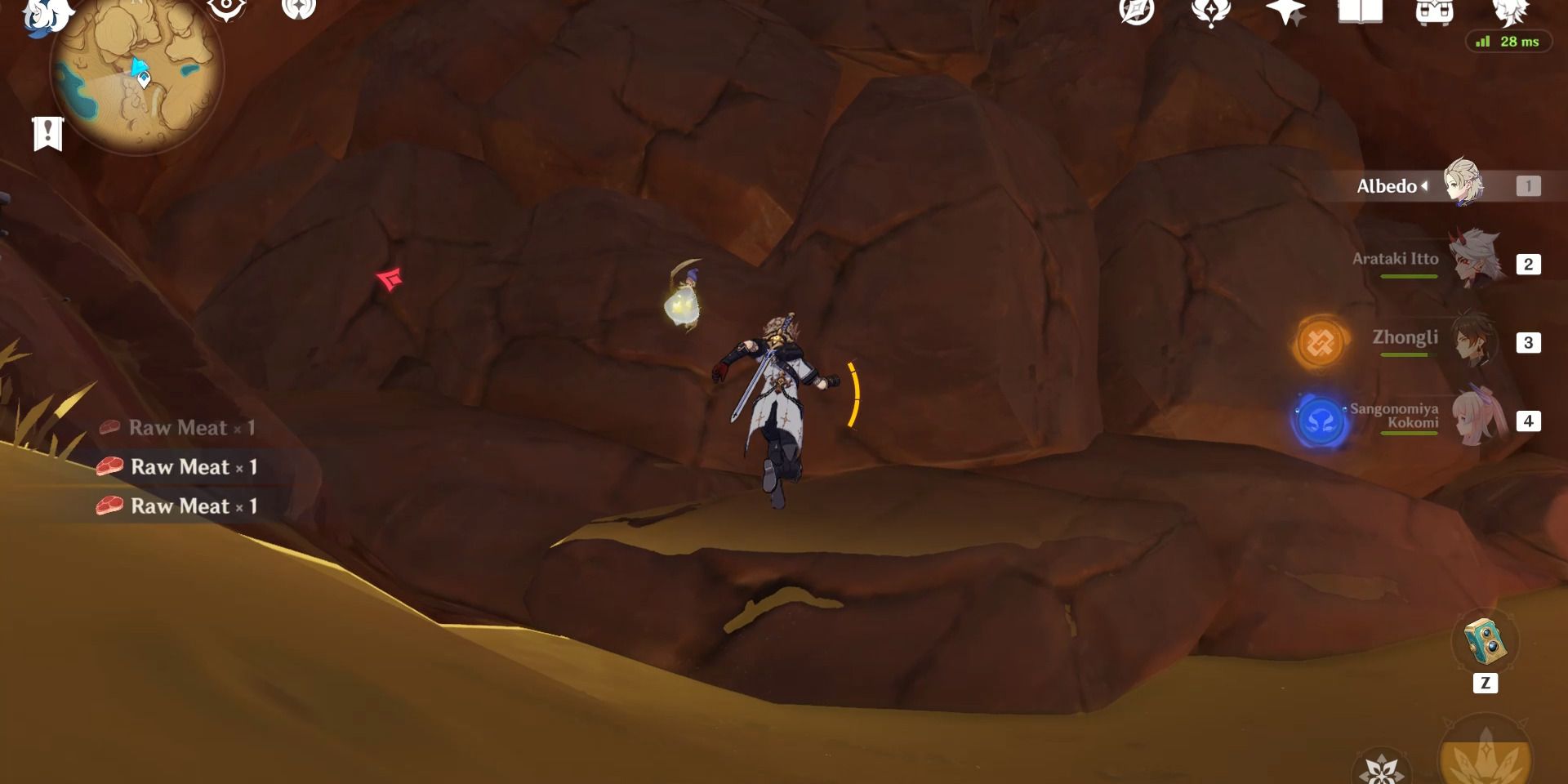
Task: Open the compass-shaped menu icon top-right
Action: pos(1135,12)
